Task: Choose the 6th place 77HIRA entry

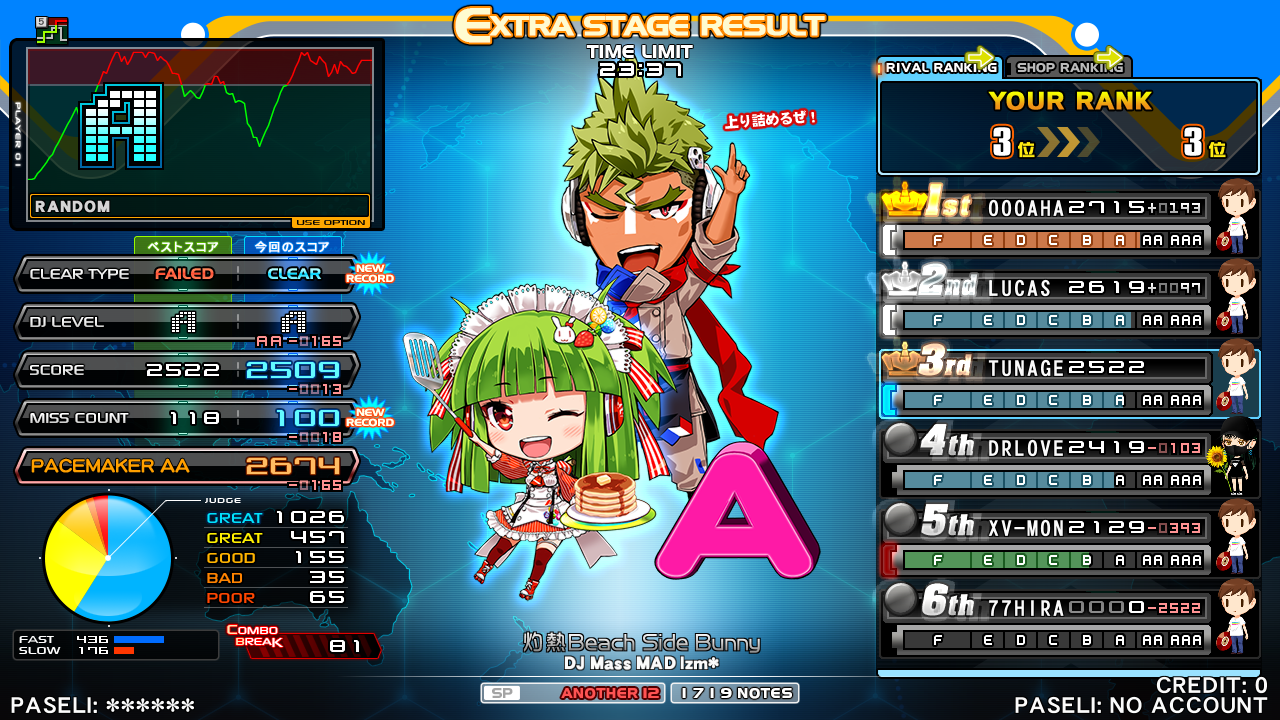Action: [1068, 621]
